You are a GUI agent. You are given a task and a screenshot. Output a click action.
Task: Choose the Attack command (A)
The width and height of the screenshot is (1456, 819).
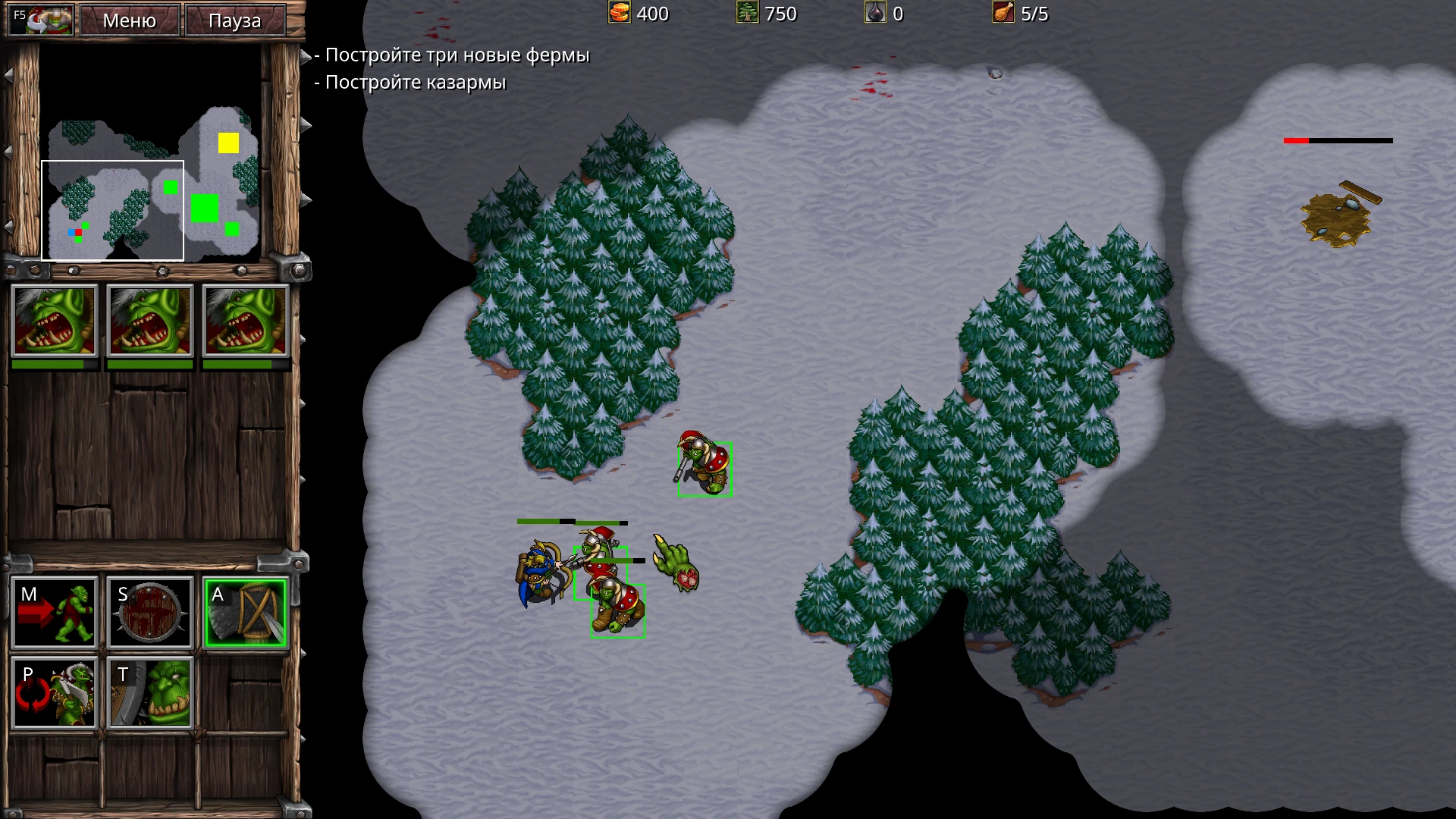[245, 613]
